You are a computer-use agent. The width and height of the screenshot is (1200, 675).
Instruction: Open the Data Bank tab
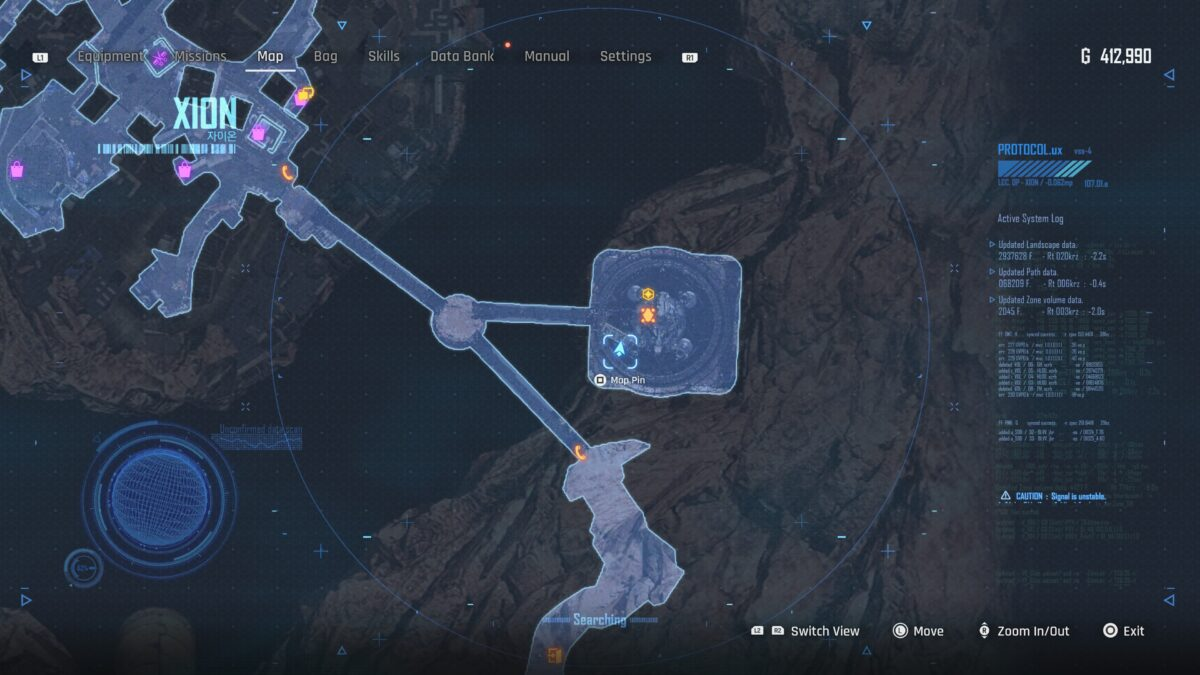[x=462, y=57]
